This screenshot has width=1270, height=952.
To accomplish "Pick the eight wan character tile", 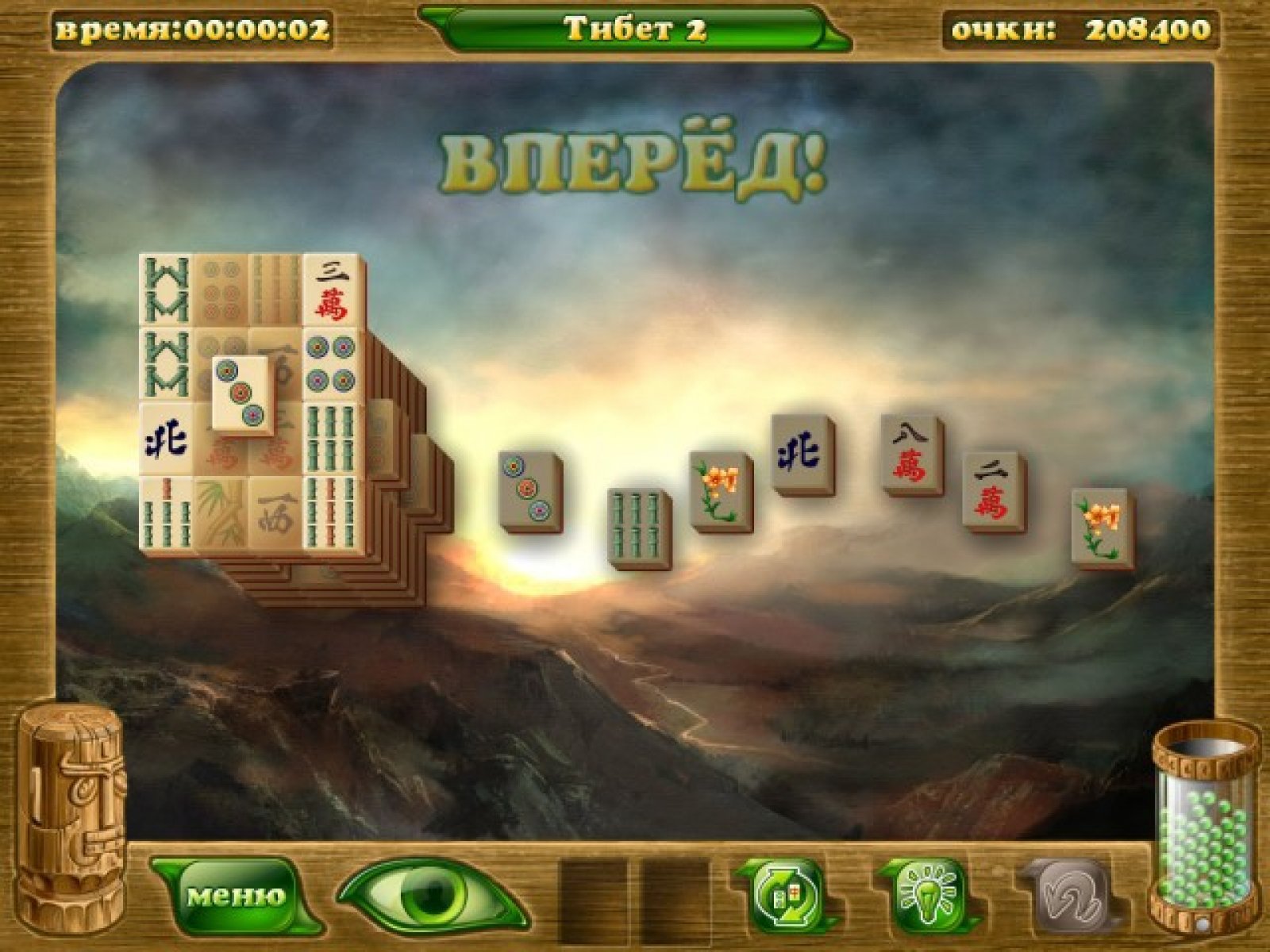I will tap(910, 453).
